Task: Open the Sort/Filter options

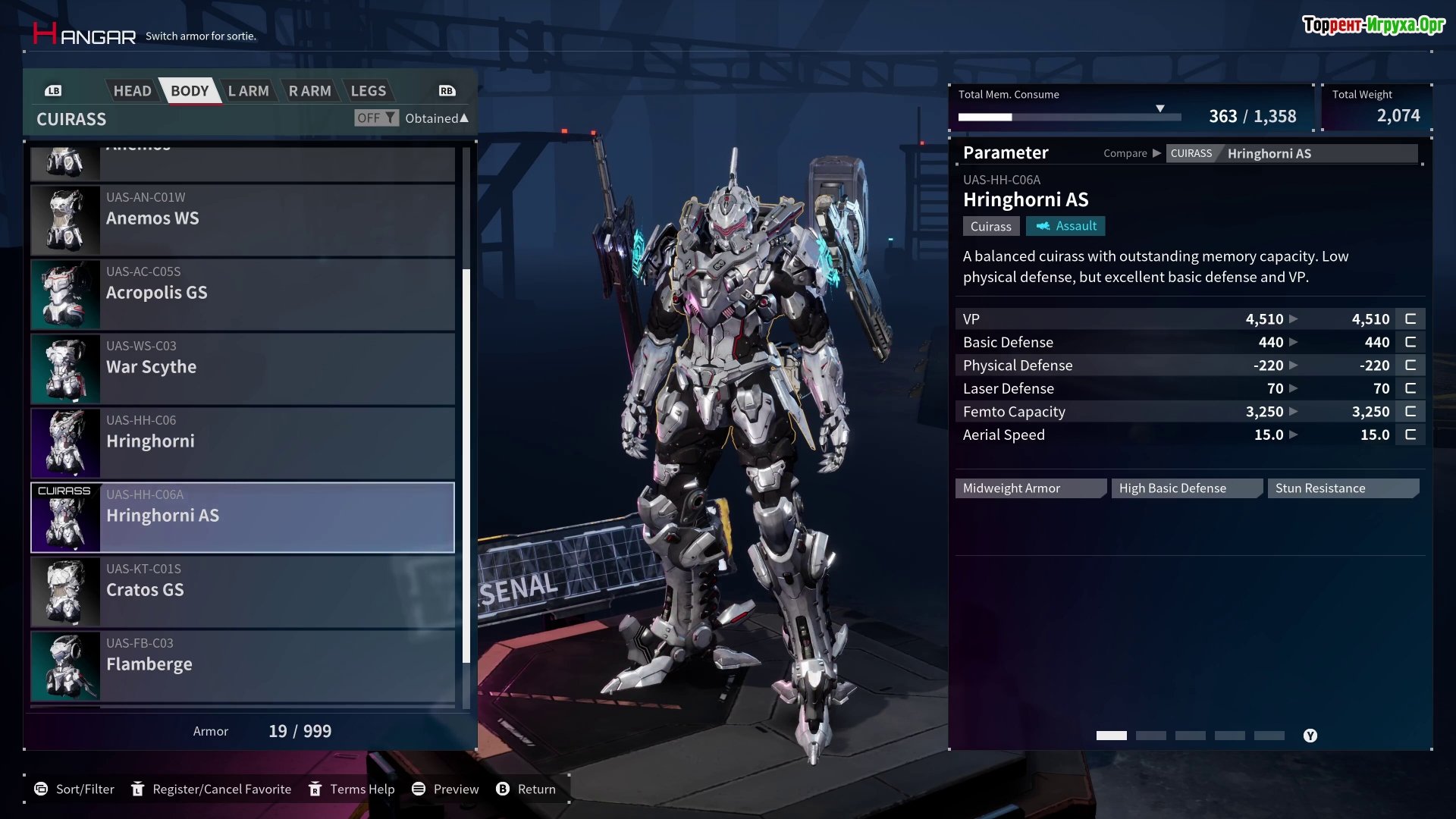Action: click(x=74, y=789)
